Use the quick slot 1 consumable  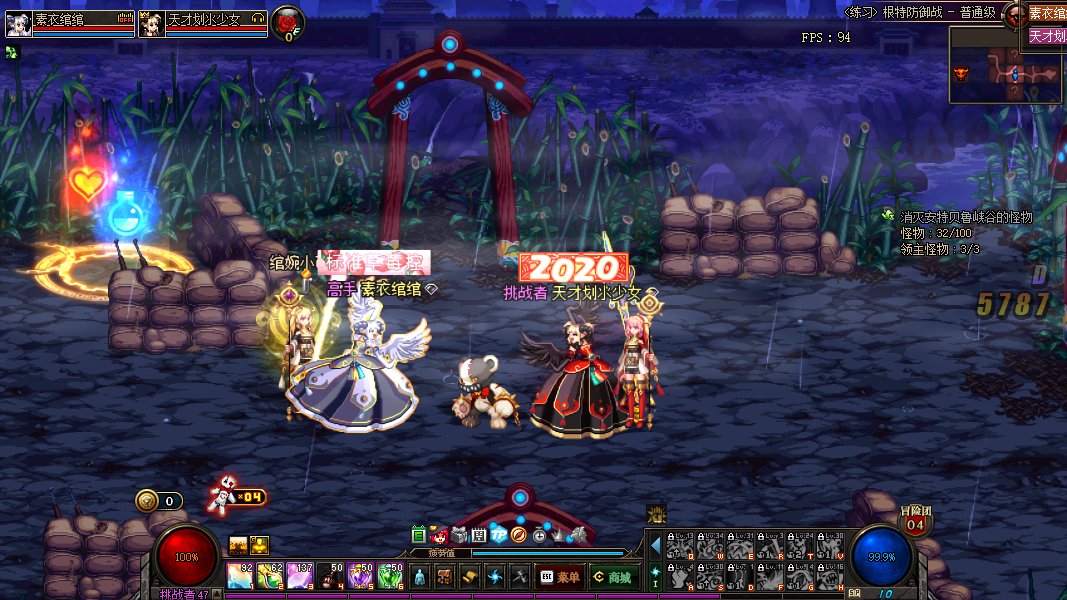pyautogui.click(x=240, y=576)
